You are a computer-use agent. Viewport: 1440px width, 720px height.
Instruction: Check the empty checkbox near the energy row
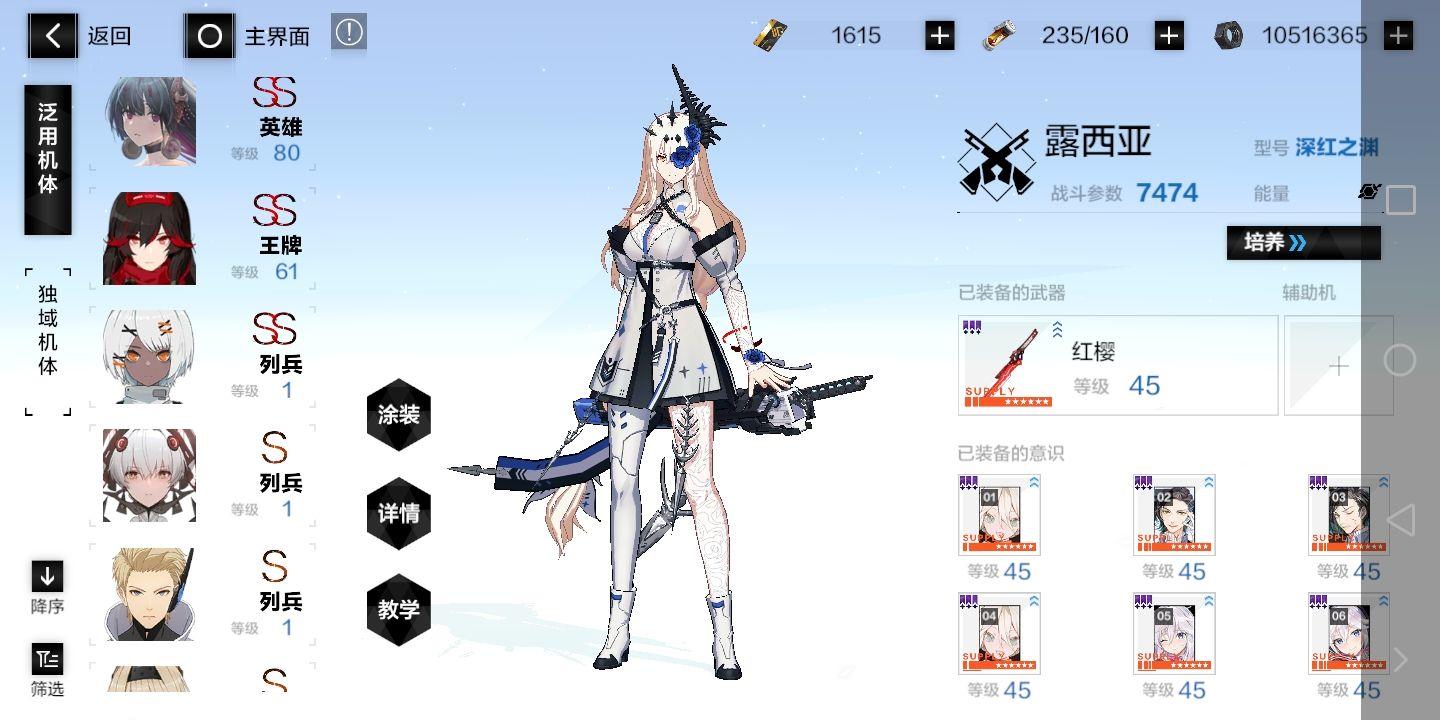coord(1400,200)
